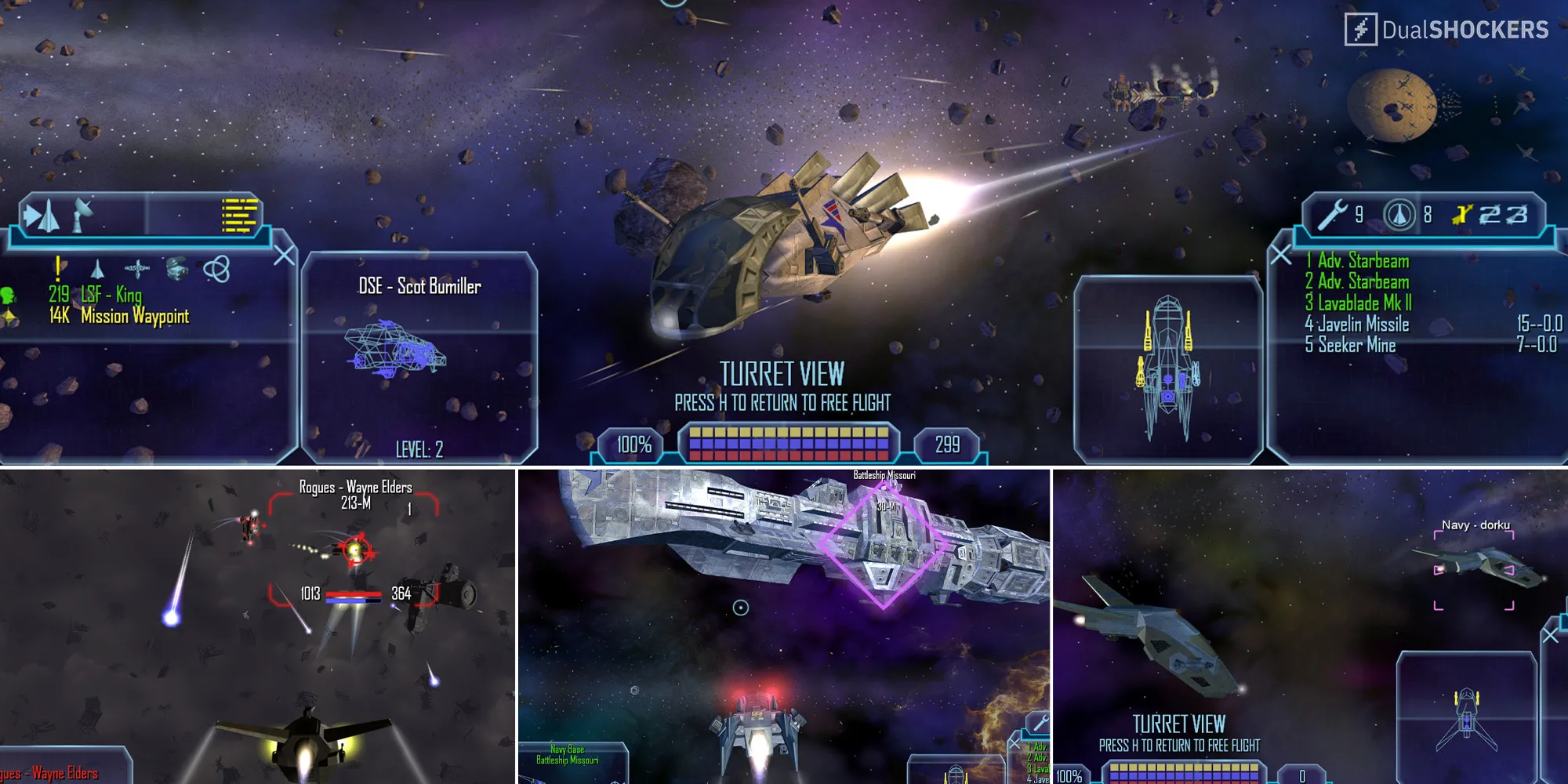Filter contacts to stations with the cross-shaped icon
The height and width of the screenshot is (784, 1568).
(x=137, y=269)
